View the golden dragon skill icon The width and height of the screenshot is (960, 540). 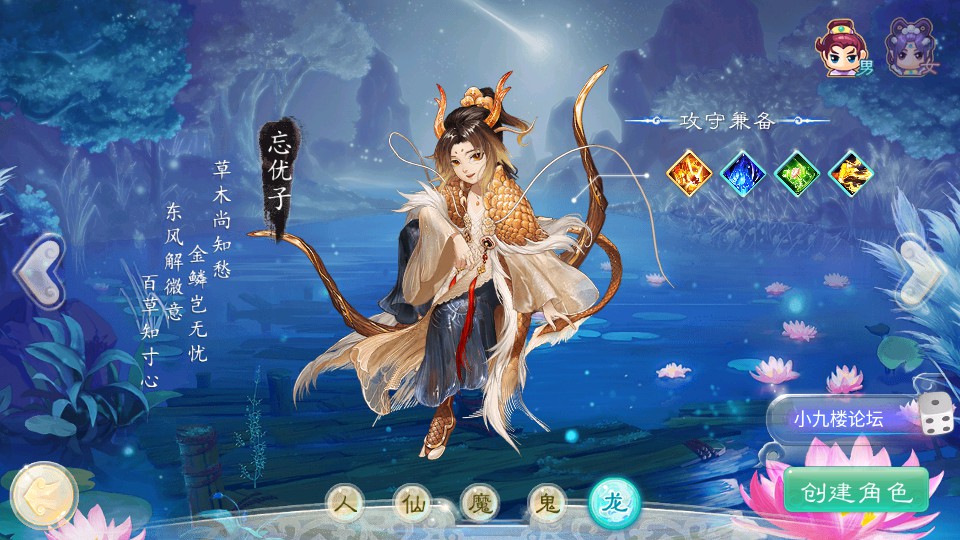coord(851,171)
